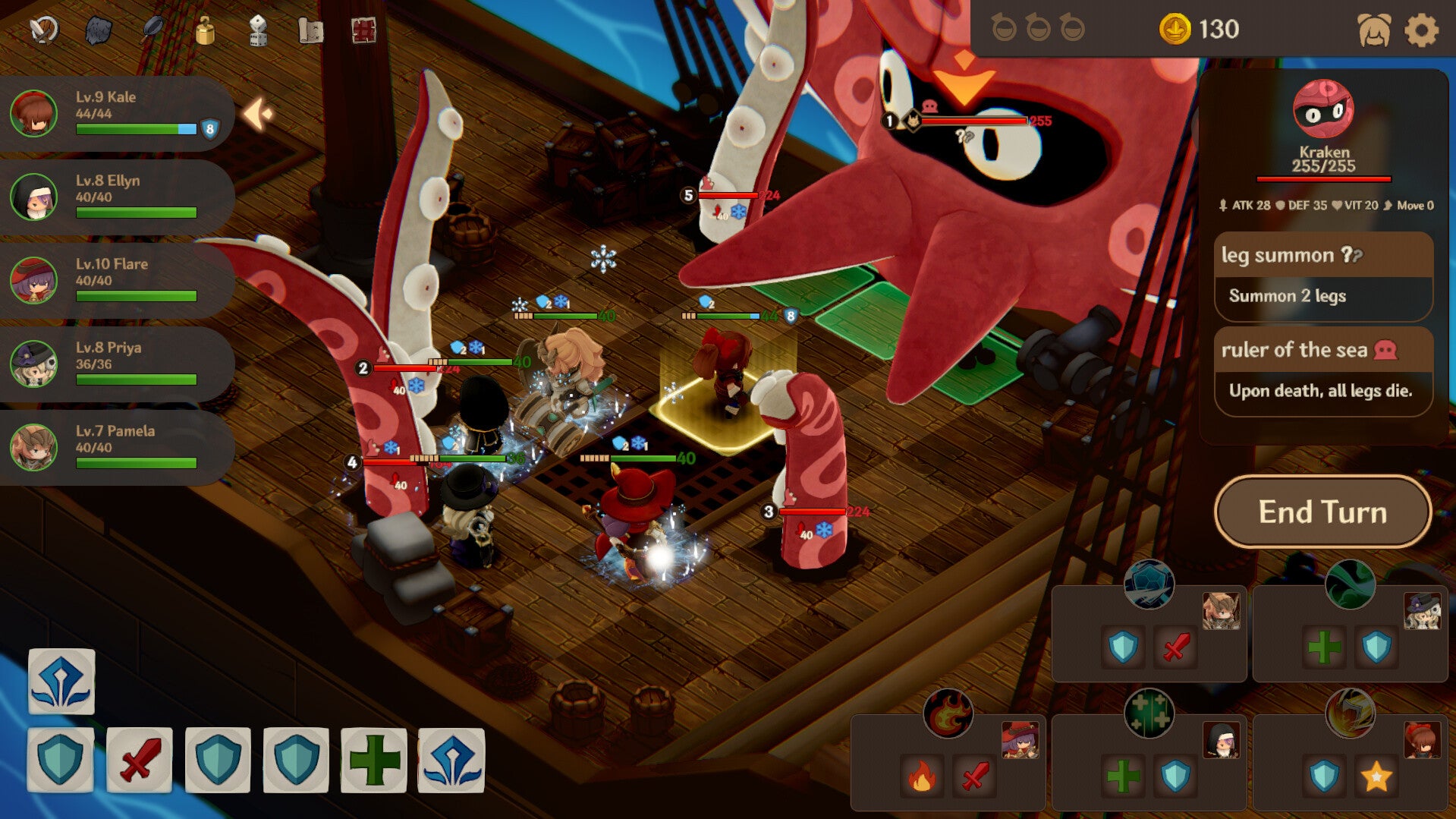Image resolution: width=1456 pixels, height=819 pixels.
Task: Collapse the party panel with the arrow
Action: (x=257, y=115)
